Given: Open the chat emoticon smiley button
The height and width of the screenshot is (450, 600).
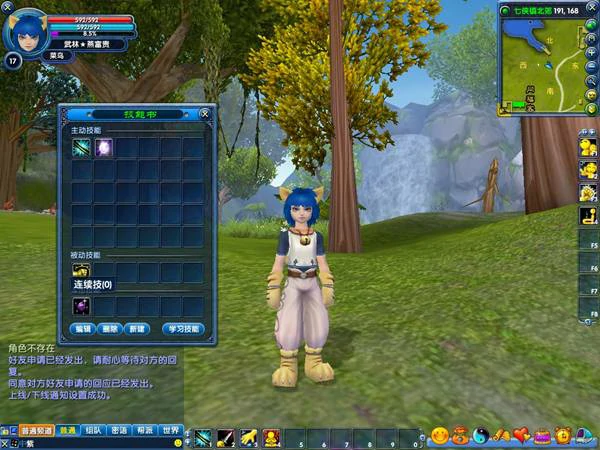Looking at the screenshot, I should [178, 442].
